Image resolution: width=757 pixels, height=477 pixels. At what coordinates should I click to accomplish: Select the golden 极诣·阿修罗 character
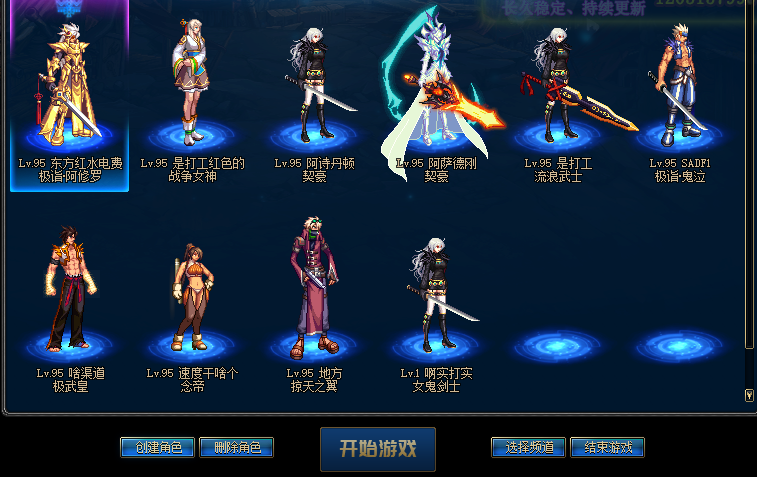[x=69, y=95]
